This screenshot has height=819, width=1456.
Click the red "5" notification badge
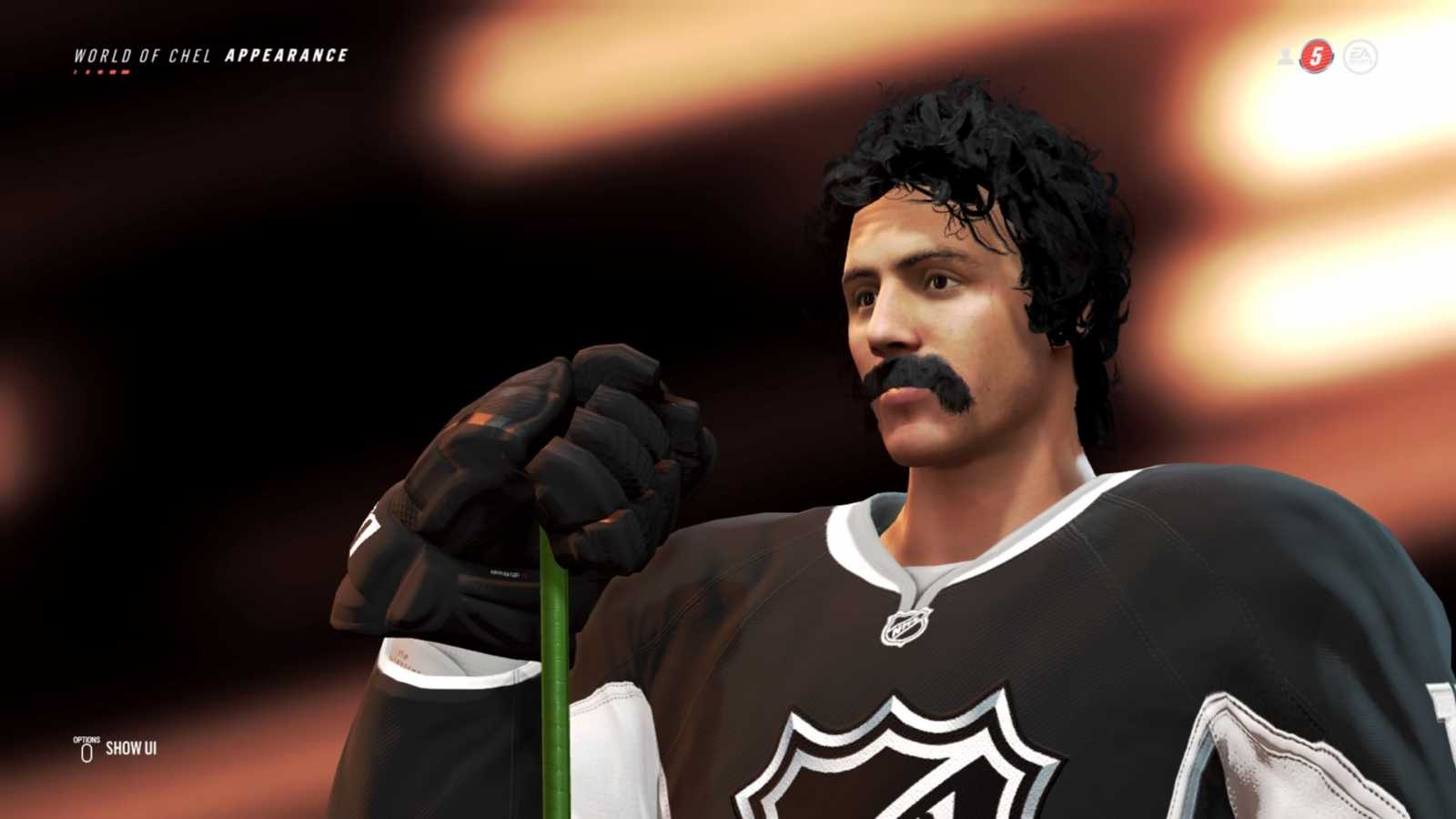(1316, 56)
